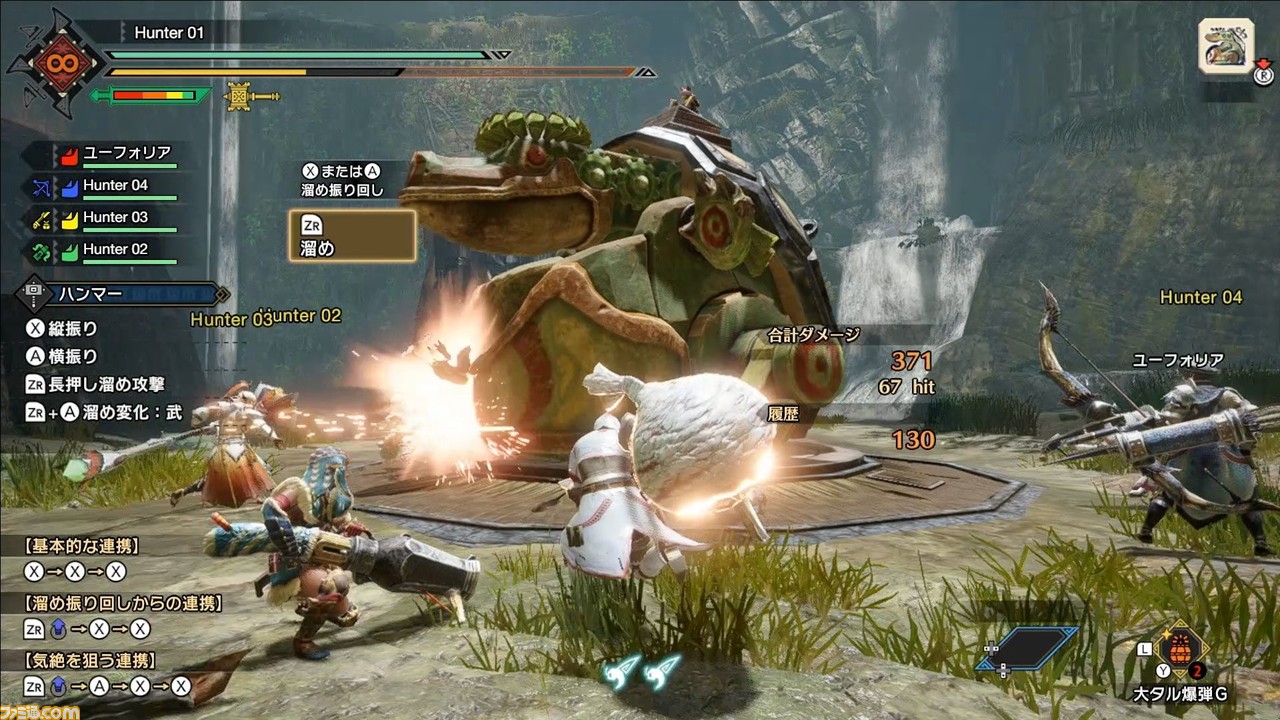Select Hunter 02 party list entry

(115, 250)
